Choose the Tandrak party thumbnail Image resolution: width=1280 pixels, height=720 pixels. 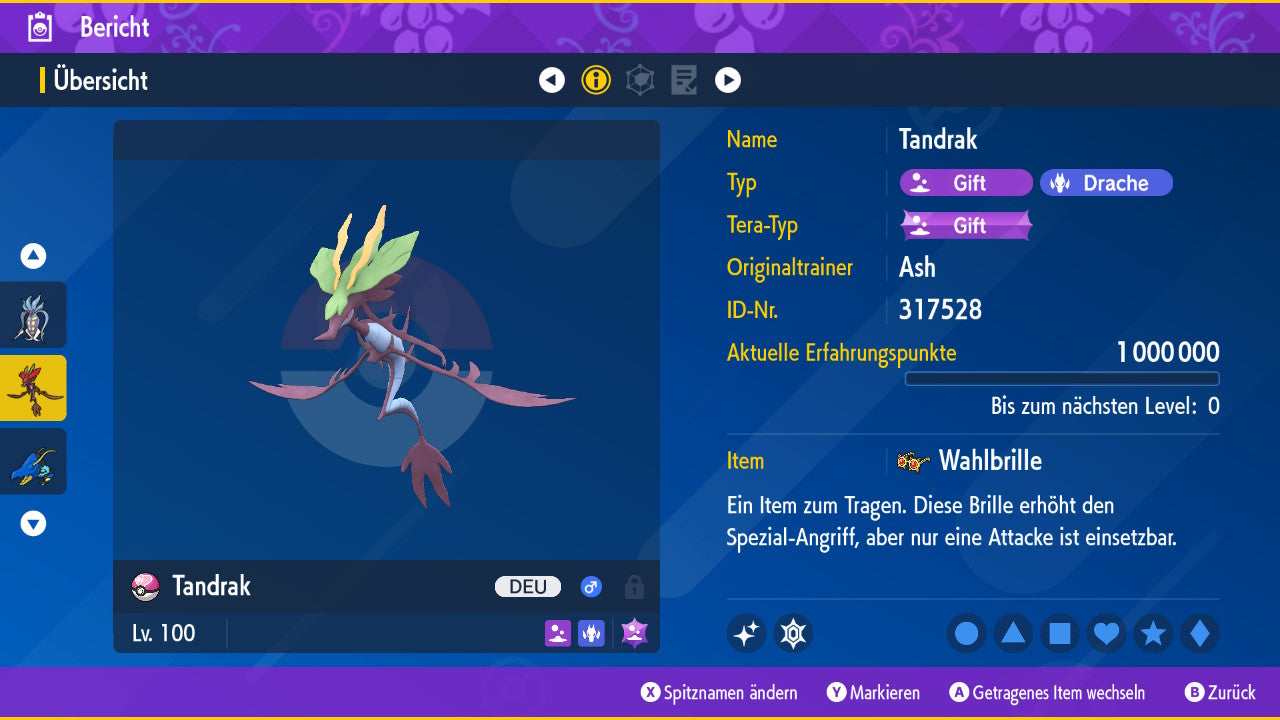(x=33, y=388)
